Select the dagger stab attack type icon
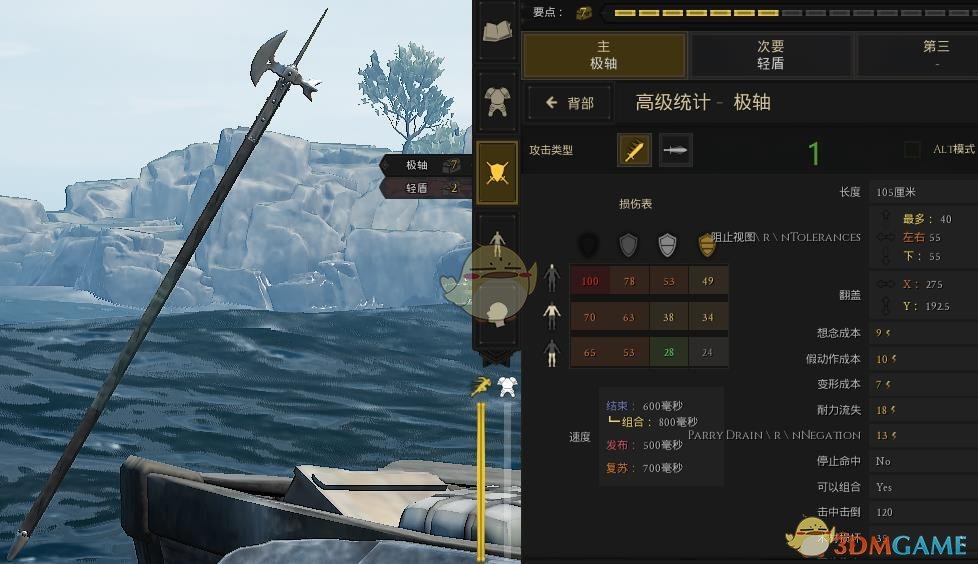 coord(676,150)
